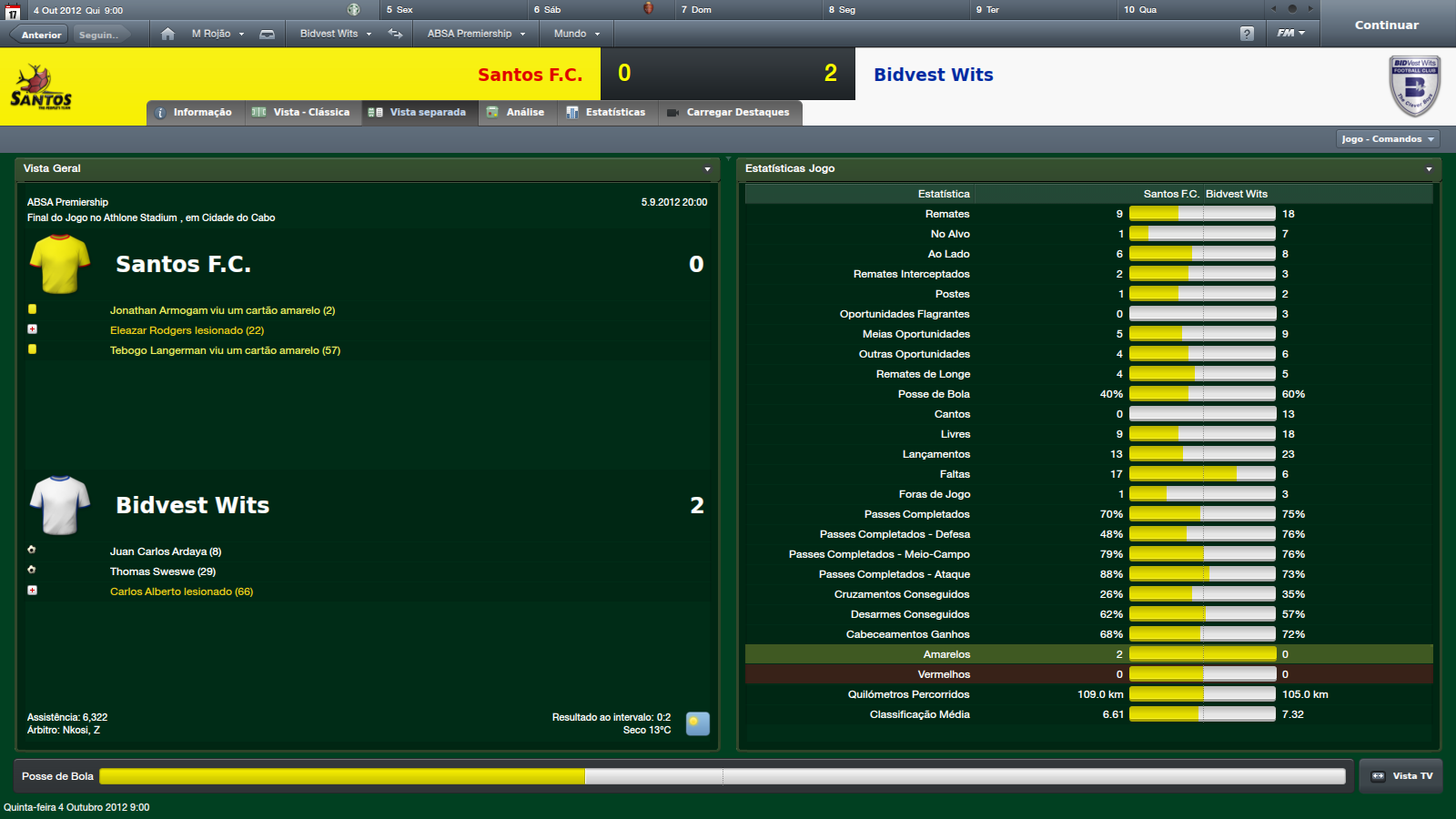Activate the Vista TV button

click(x=1401, y=776)
